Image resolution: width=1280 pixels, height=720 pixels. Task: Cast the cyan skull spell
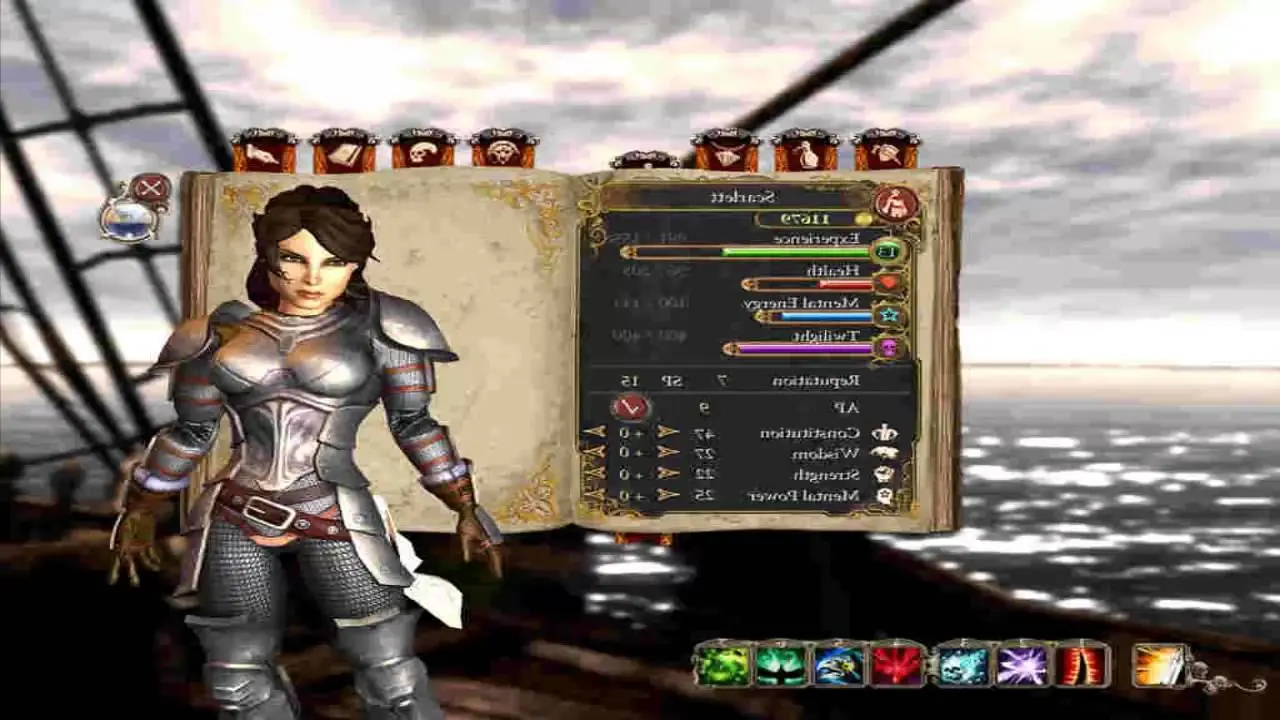(961, 665)
